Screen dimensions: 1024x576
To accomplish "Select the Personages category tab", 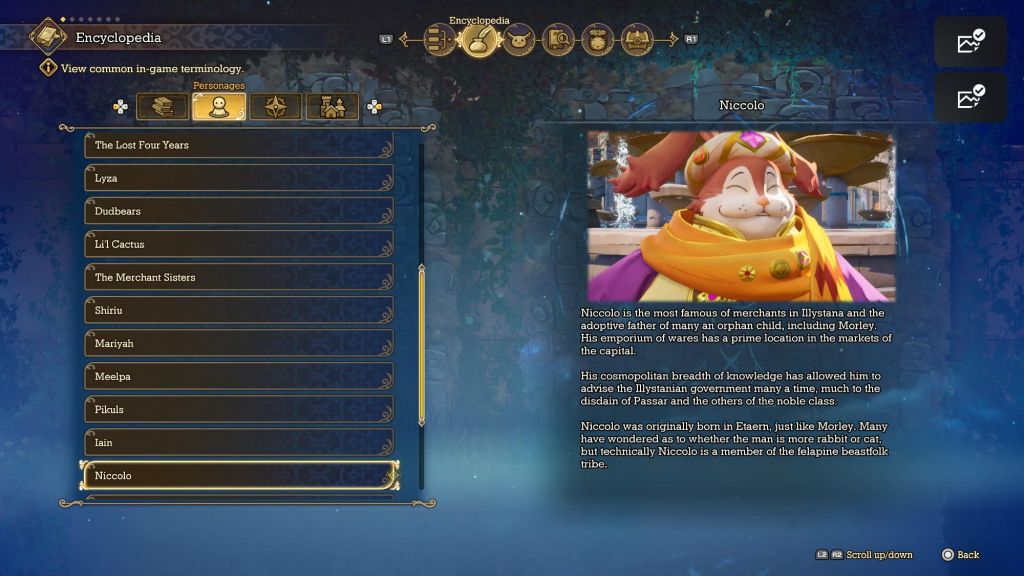I will (219, 106).
